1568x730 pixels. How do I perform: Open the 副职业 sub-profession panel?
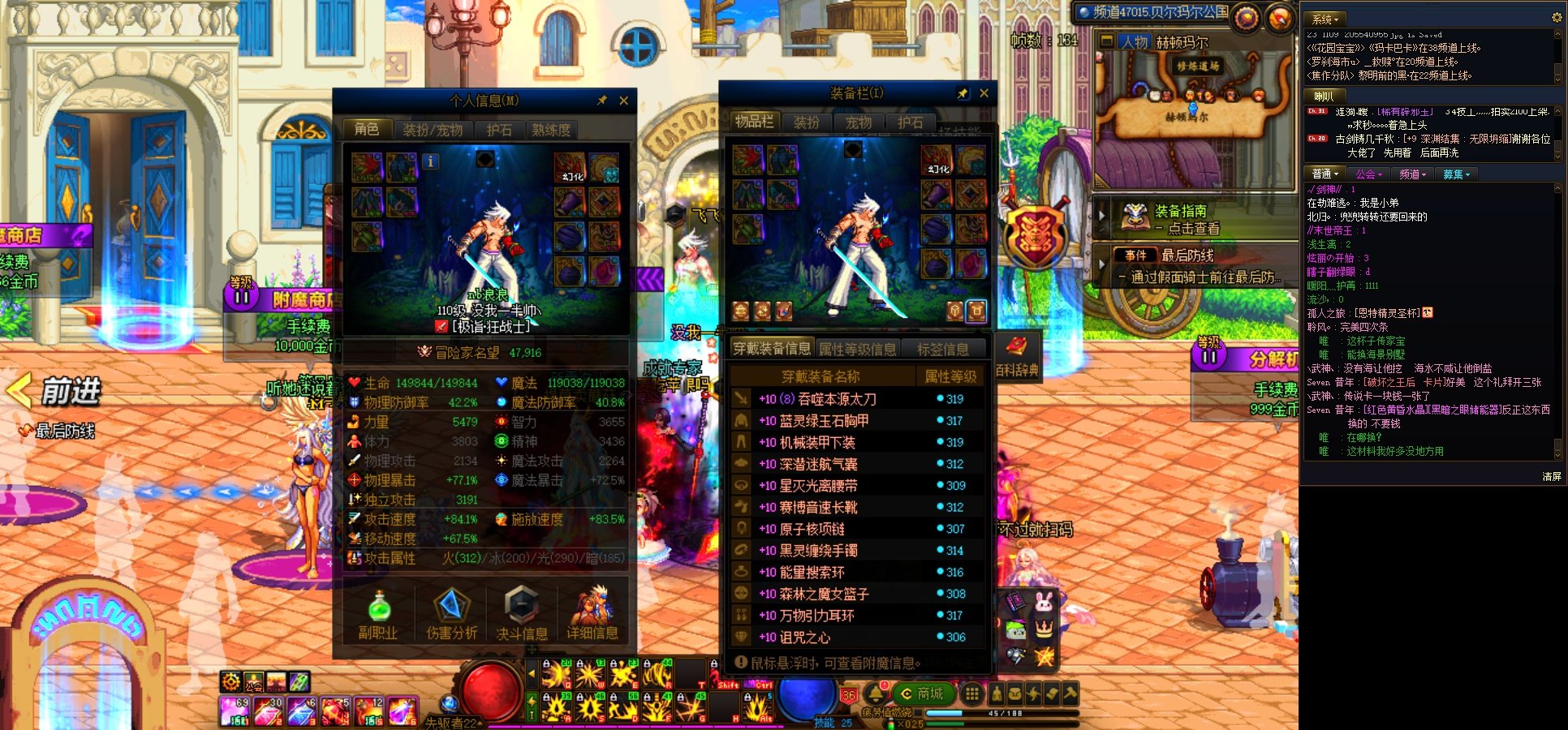[x=380, y=614]
